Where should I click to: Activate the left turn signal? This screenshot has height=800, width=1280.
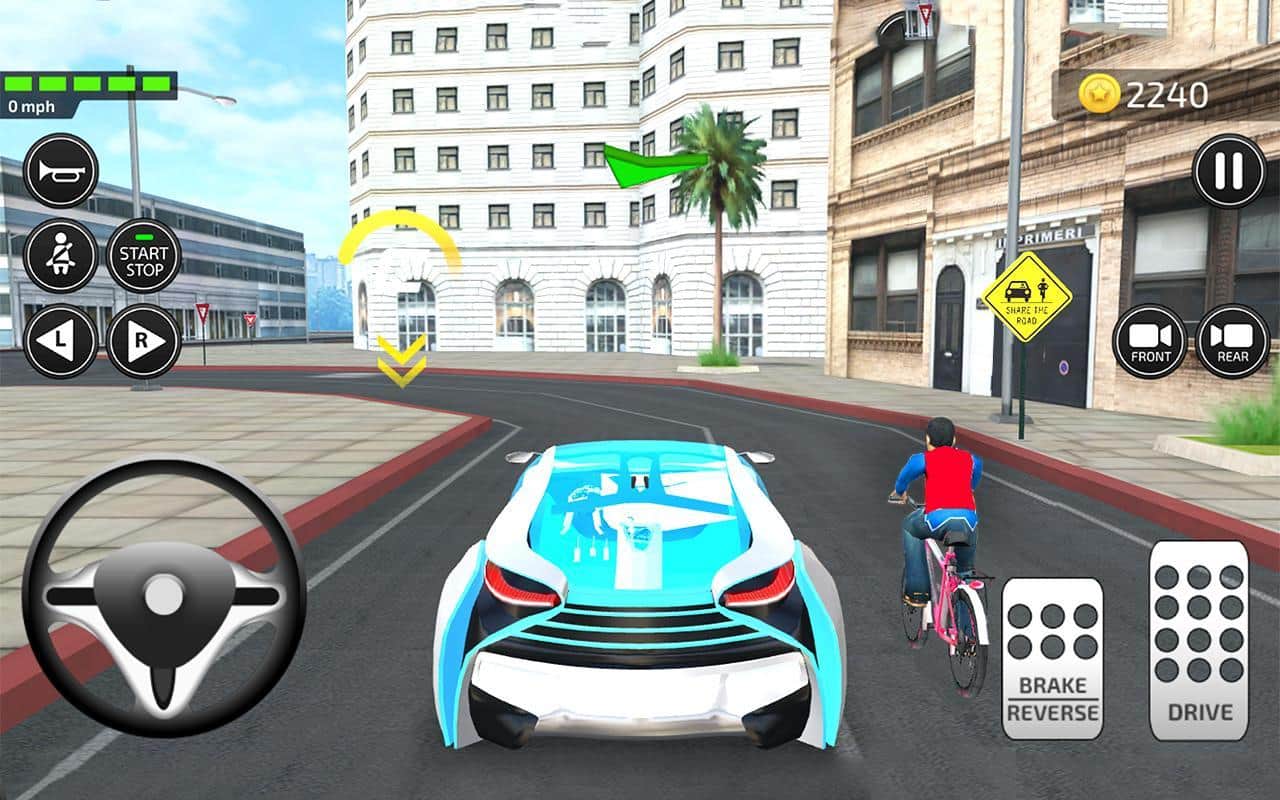[x=60, y=341]
